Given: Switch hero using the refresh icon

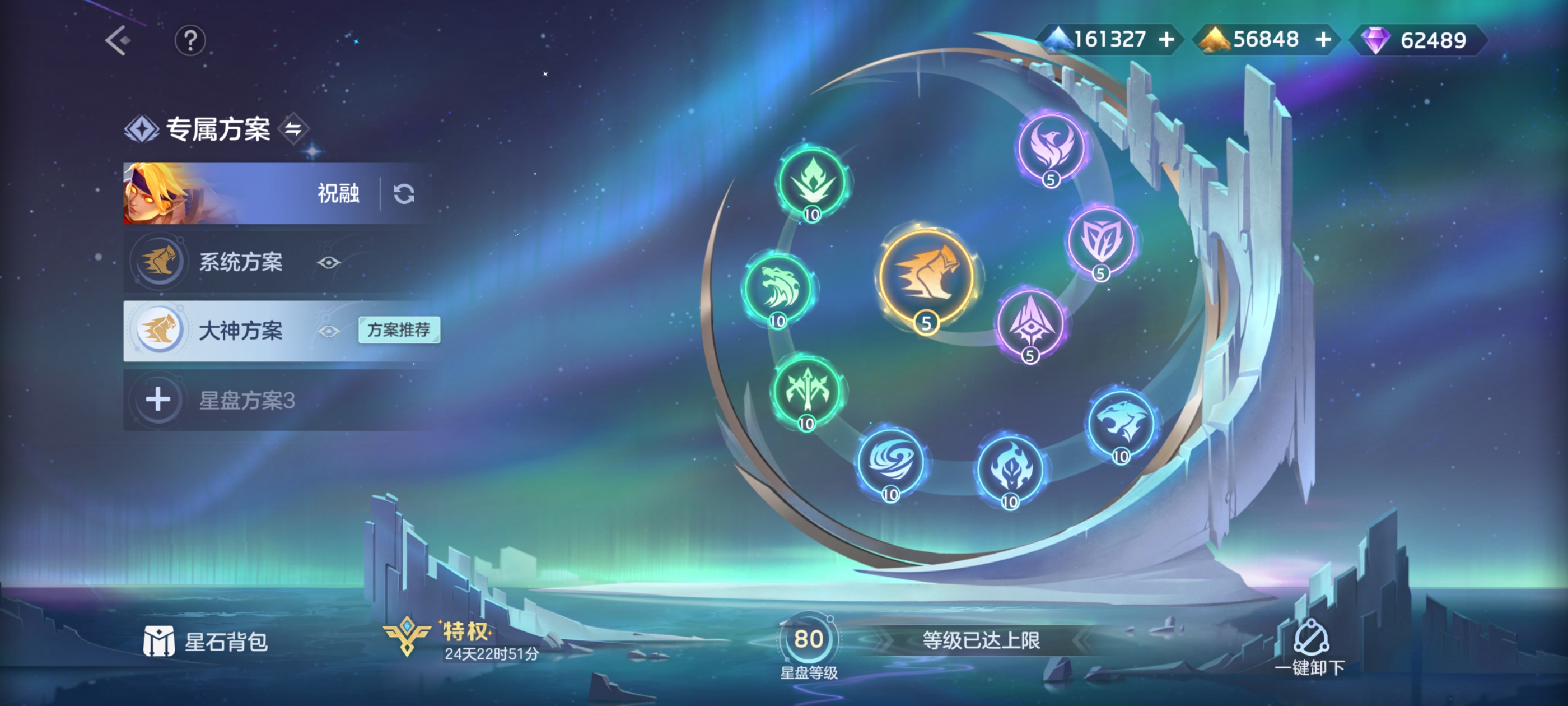Looking at the screenshot, I should tap(404, 194).
